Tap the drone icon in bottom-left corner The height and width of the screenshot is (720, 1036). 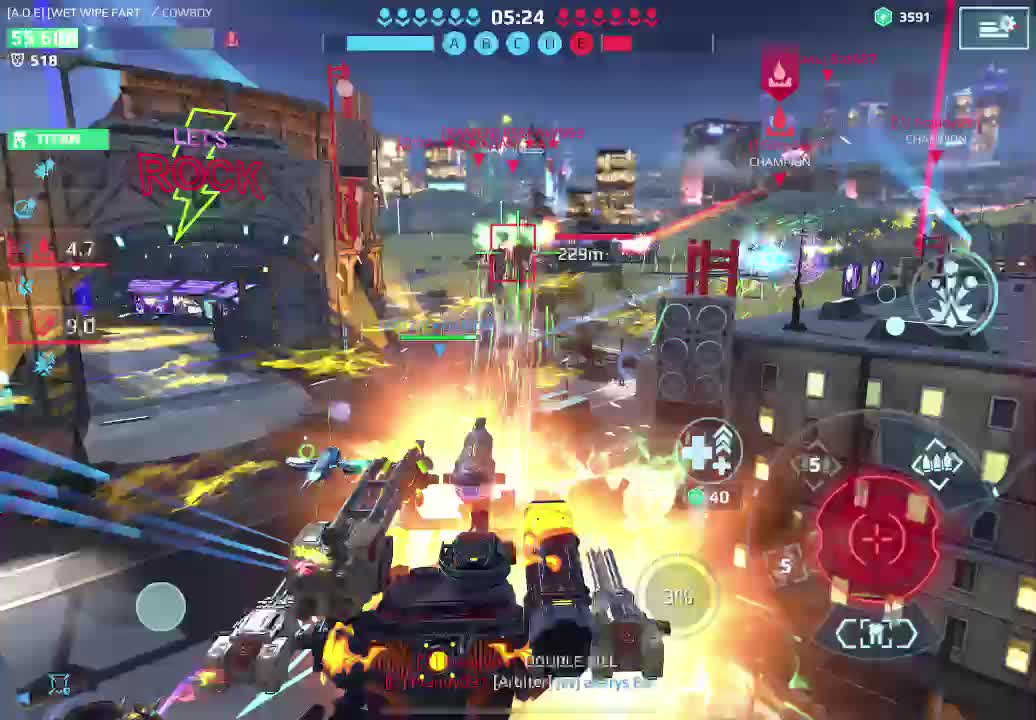59,684
